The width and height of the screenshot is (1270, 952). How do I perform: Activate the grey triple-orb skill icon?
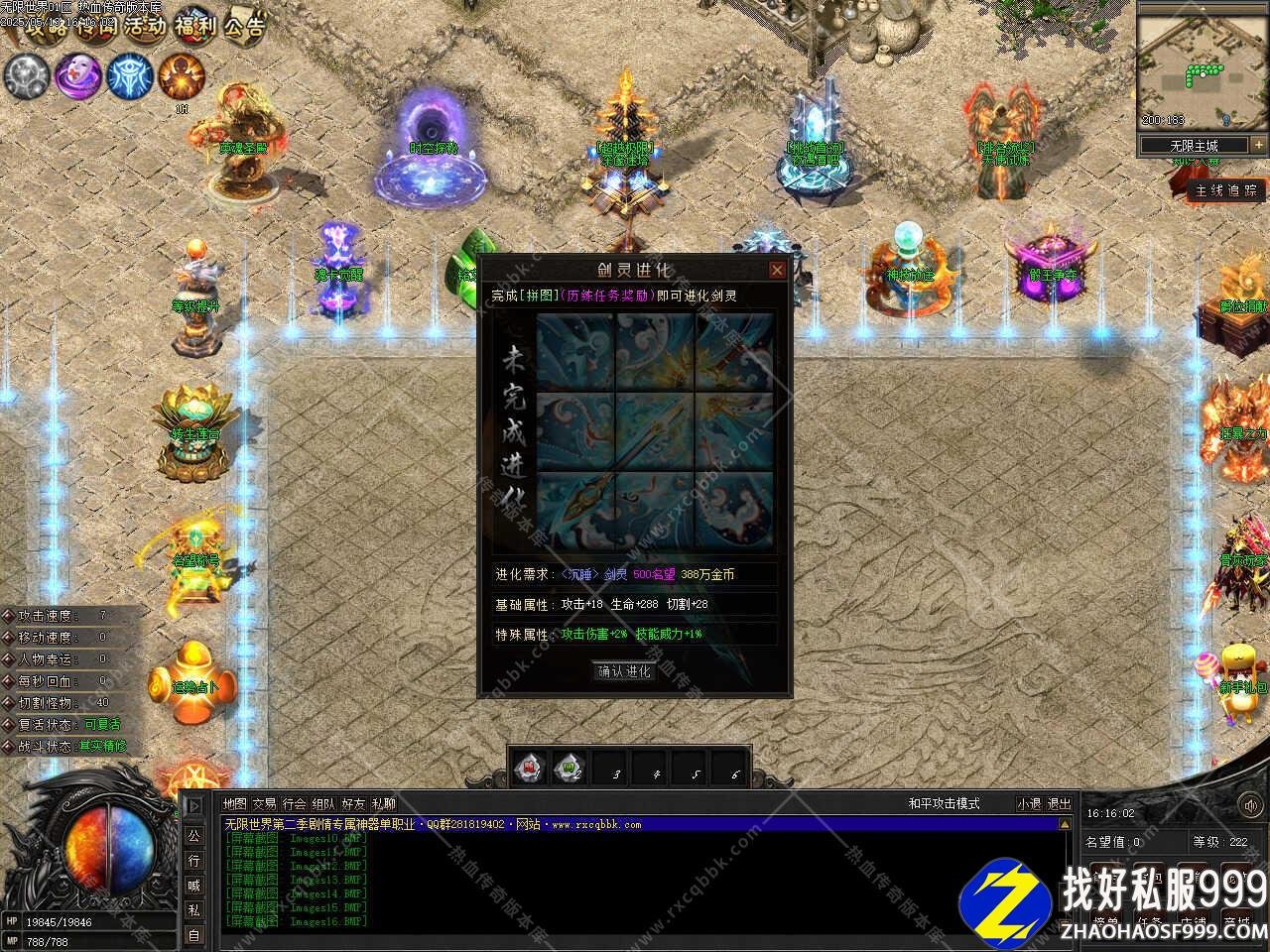click(x=26, y=75)
